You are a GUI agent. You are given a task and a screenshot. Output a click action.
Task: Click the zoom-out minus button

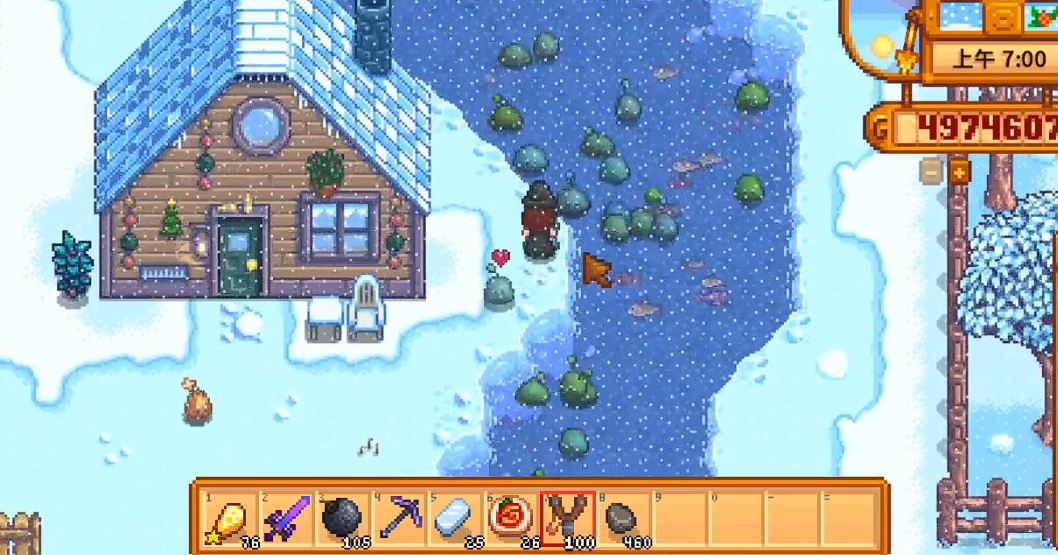click(x=931, y=171)
